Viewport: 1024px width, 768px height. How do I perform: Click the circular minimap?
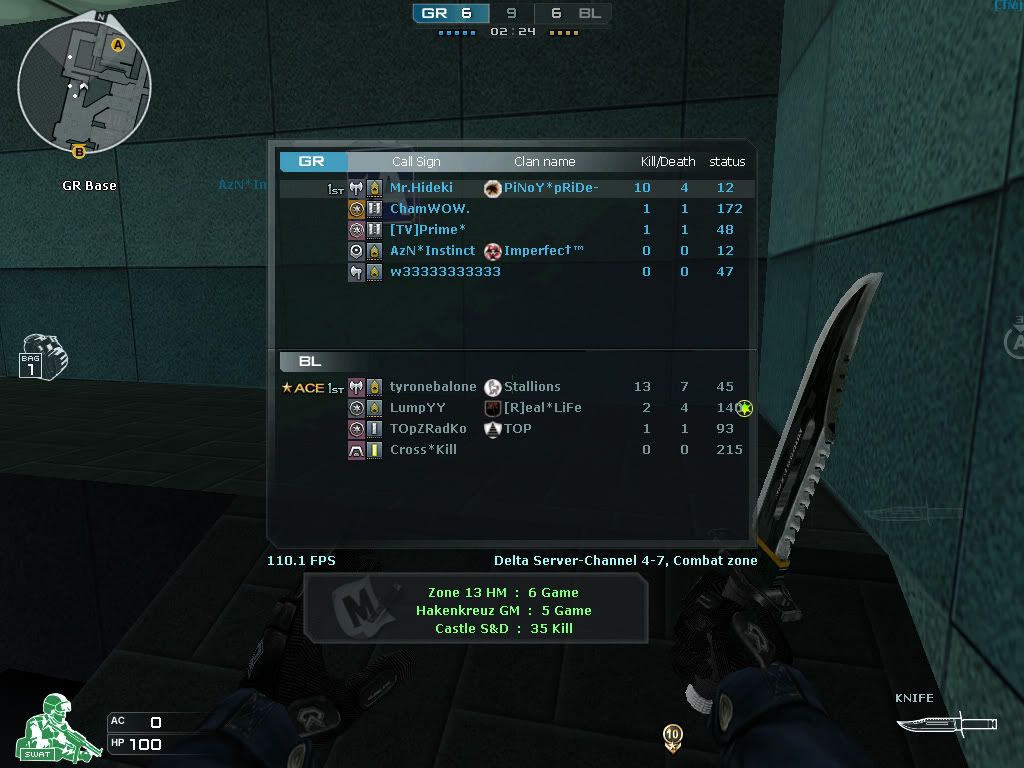(84, 85)
